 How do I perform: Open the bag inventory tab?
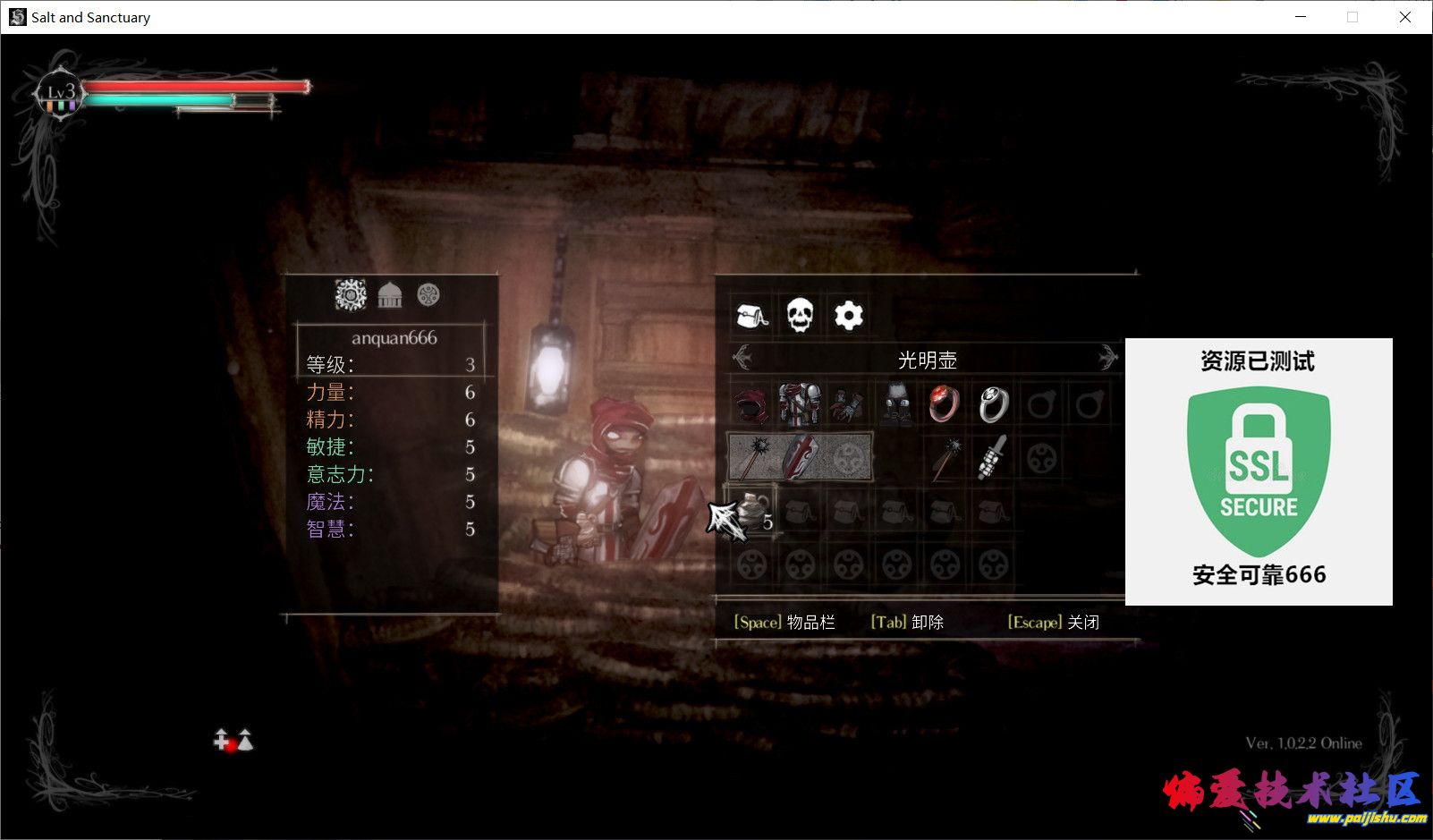751,316
